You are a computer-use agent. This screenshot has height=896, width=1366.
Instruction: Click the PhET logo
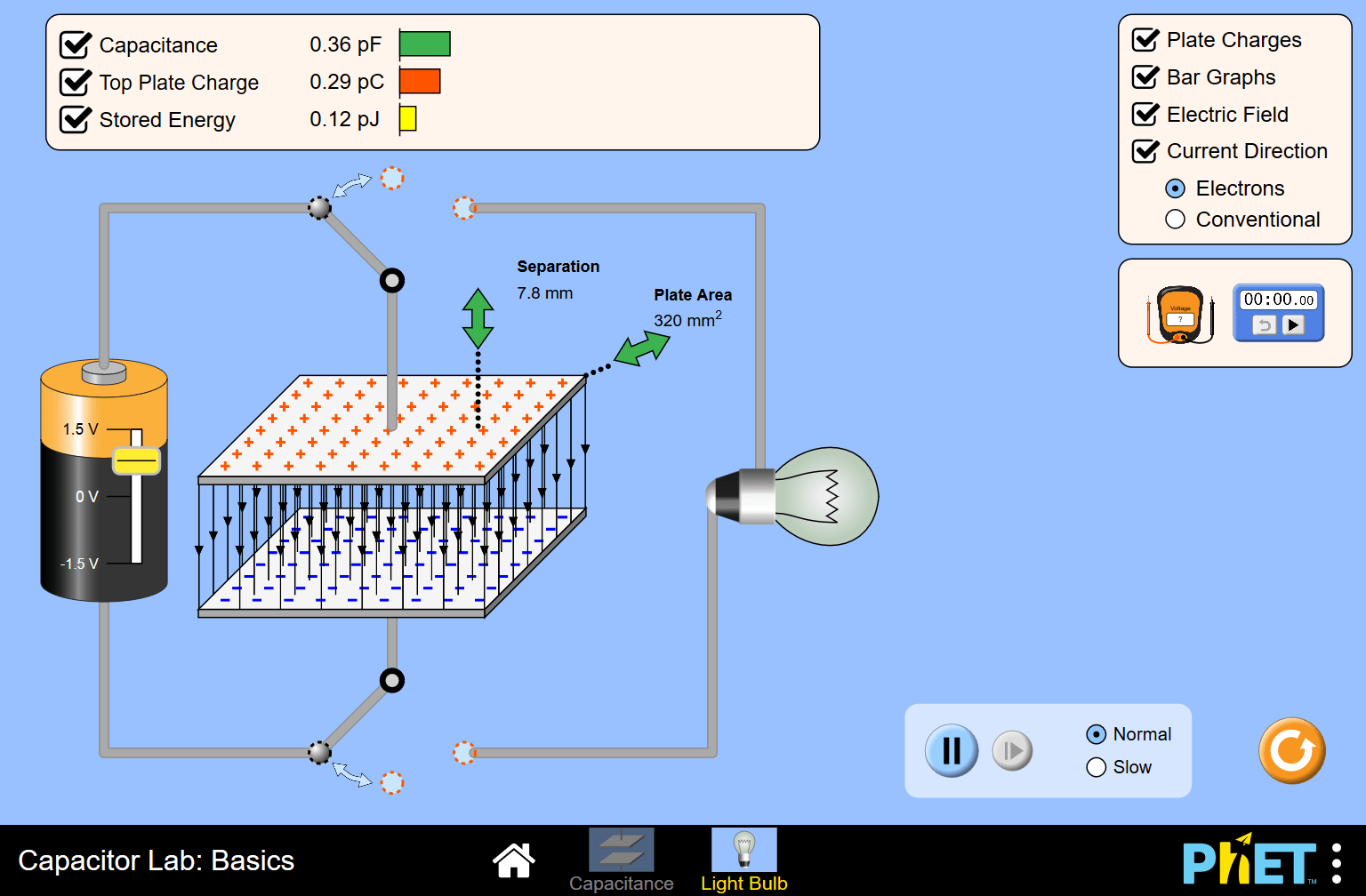tap(1249, 860)
